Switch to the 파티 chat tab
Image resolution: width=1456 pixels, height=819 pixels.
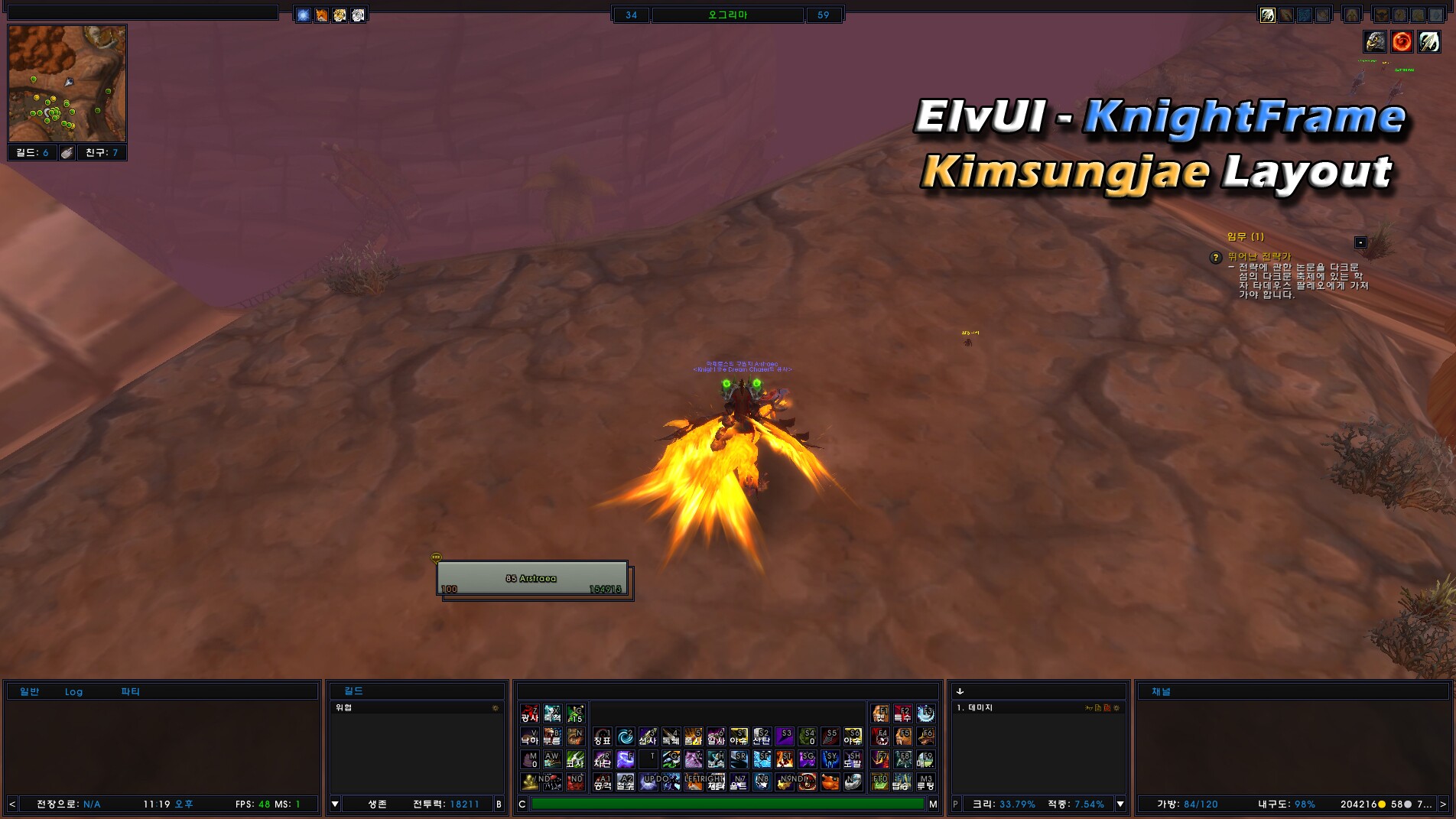coord(129,691)
